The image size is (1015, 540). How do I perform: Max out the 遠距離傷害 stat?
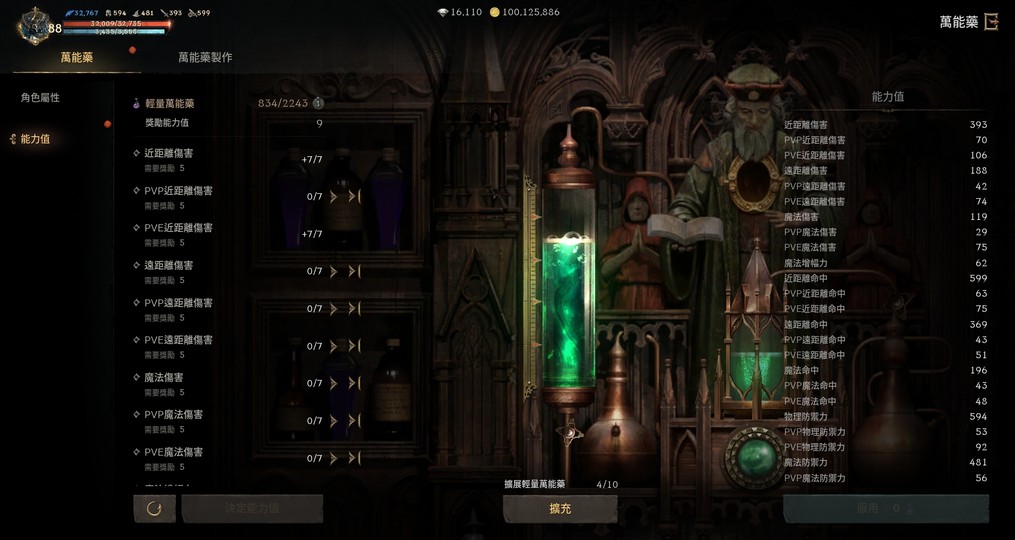click(x=354, y=272)
